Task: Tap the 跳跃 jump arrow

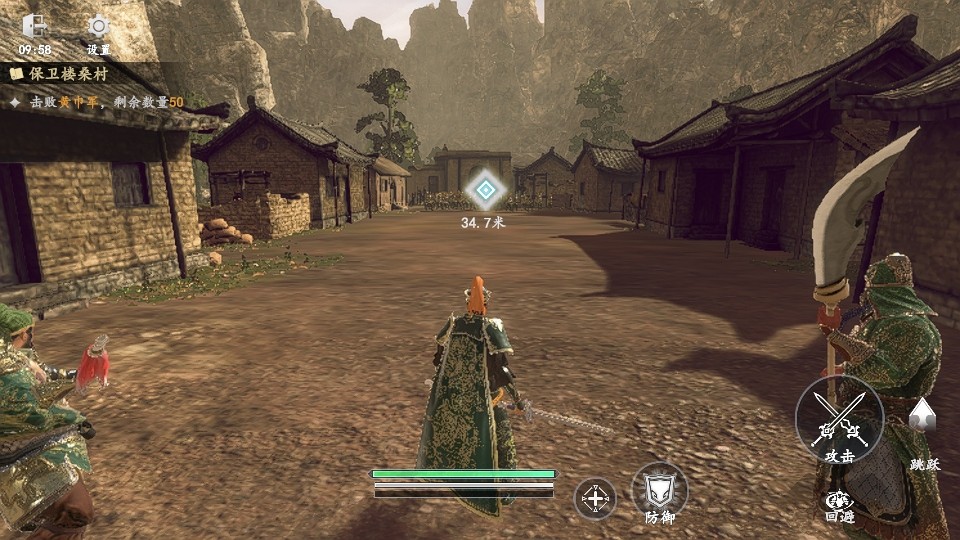Action: 922,416
